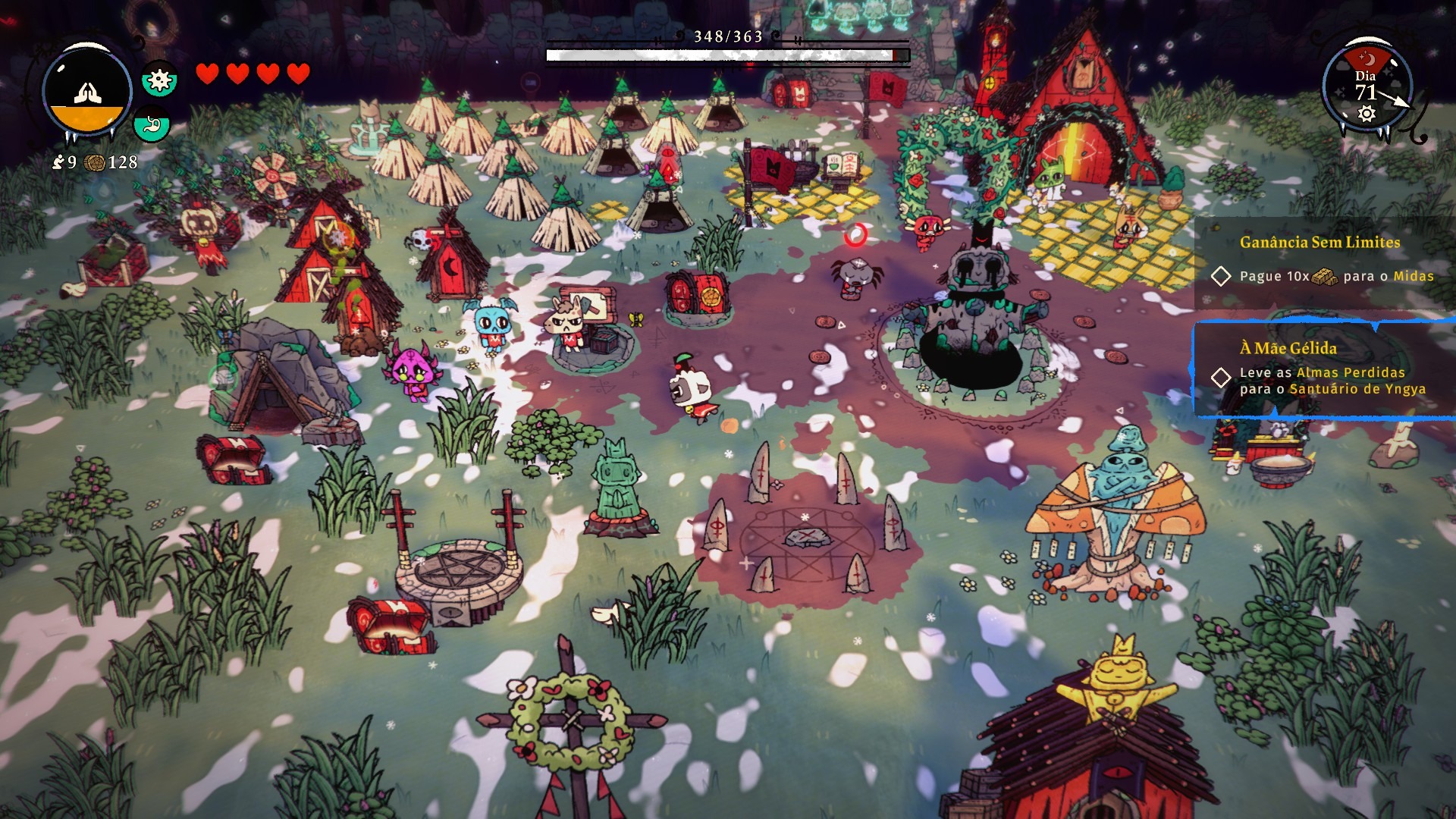Viewport: 1456px width, 819px height.
Task: Click the gold coin currency icon
Action: pos(95,162)
